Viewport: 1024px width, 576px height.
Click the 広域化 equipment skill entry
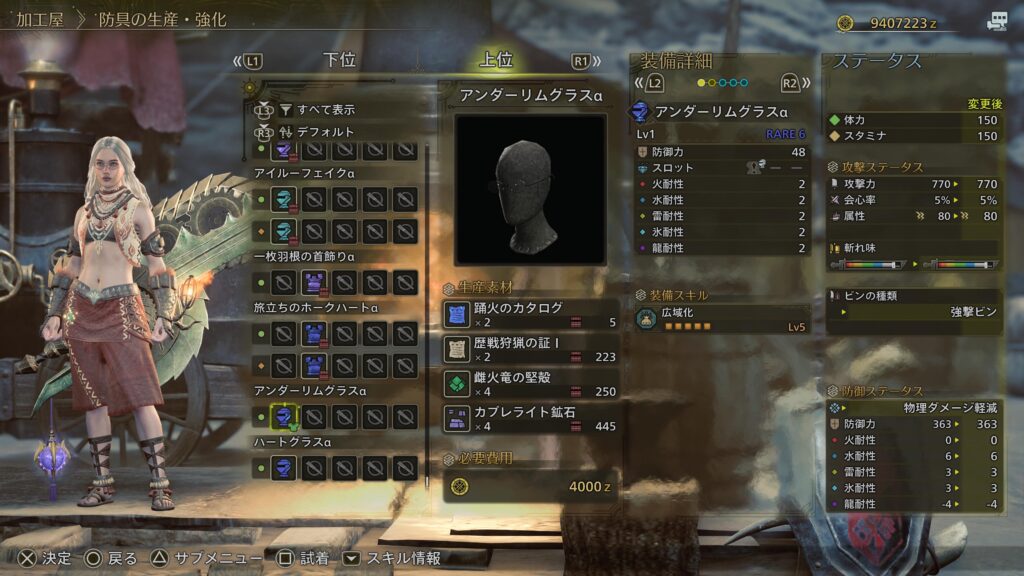pyautogui.click(x=720, y=319)
